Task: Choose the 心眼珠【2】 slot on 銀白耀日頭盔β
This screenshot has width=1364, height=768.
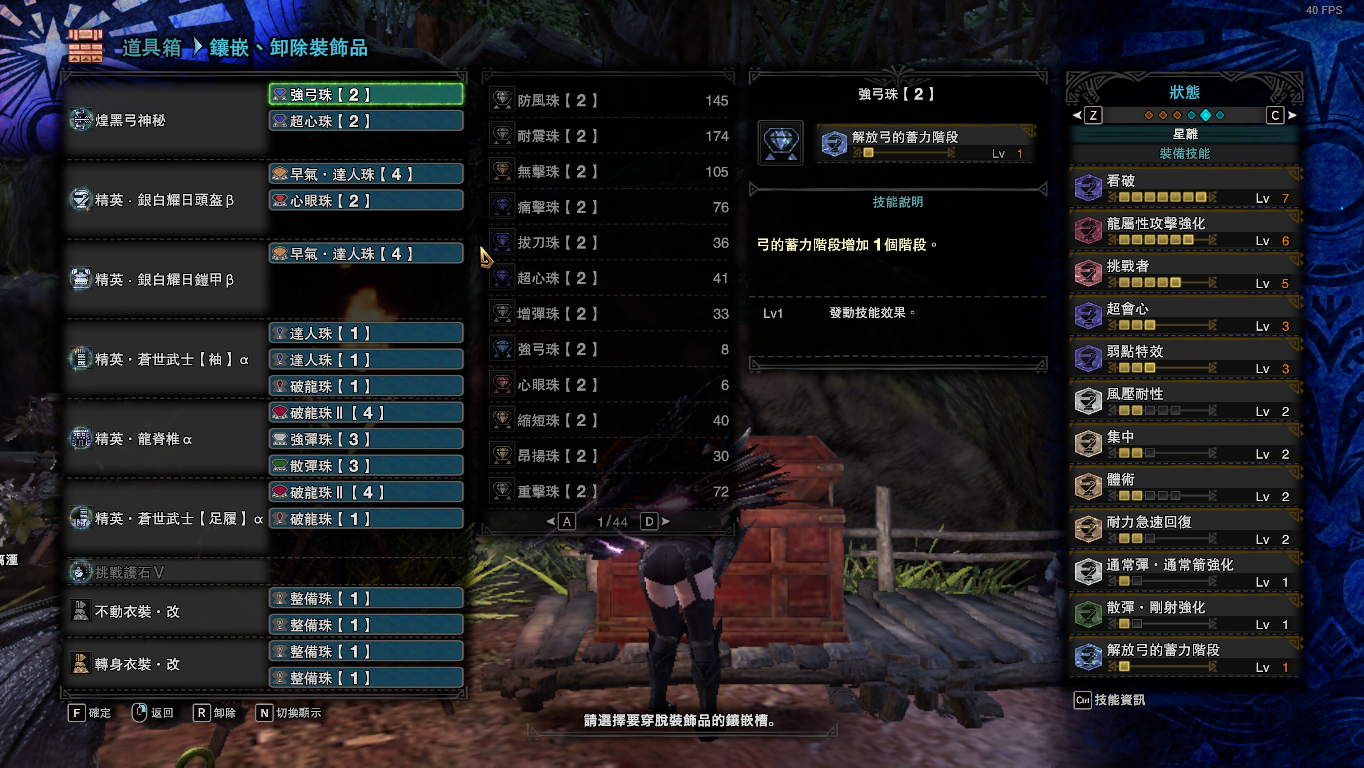Action: 366,201
